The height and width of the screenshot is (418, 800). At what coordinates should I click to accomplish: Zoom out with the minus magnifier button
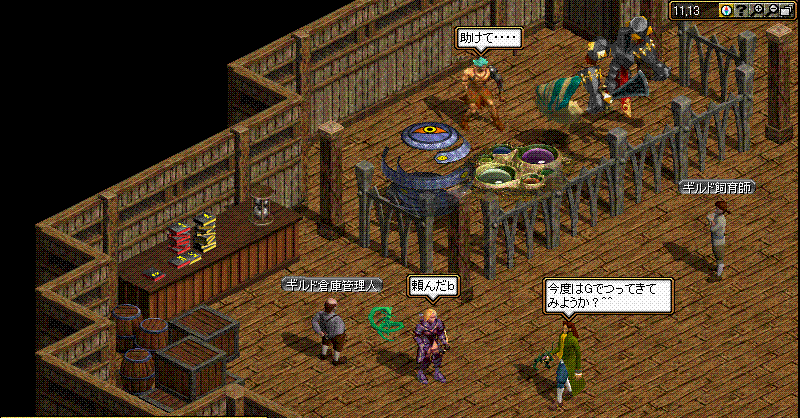(x=773, y=10)
